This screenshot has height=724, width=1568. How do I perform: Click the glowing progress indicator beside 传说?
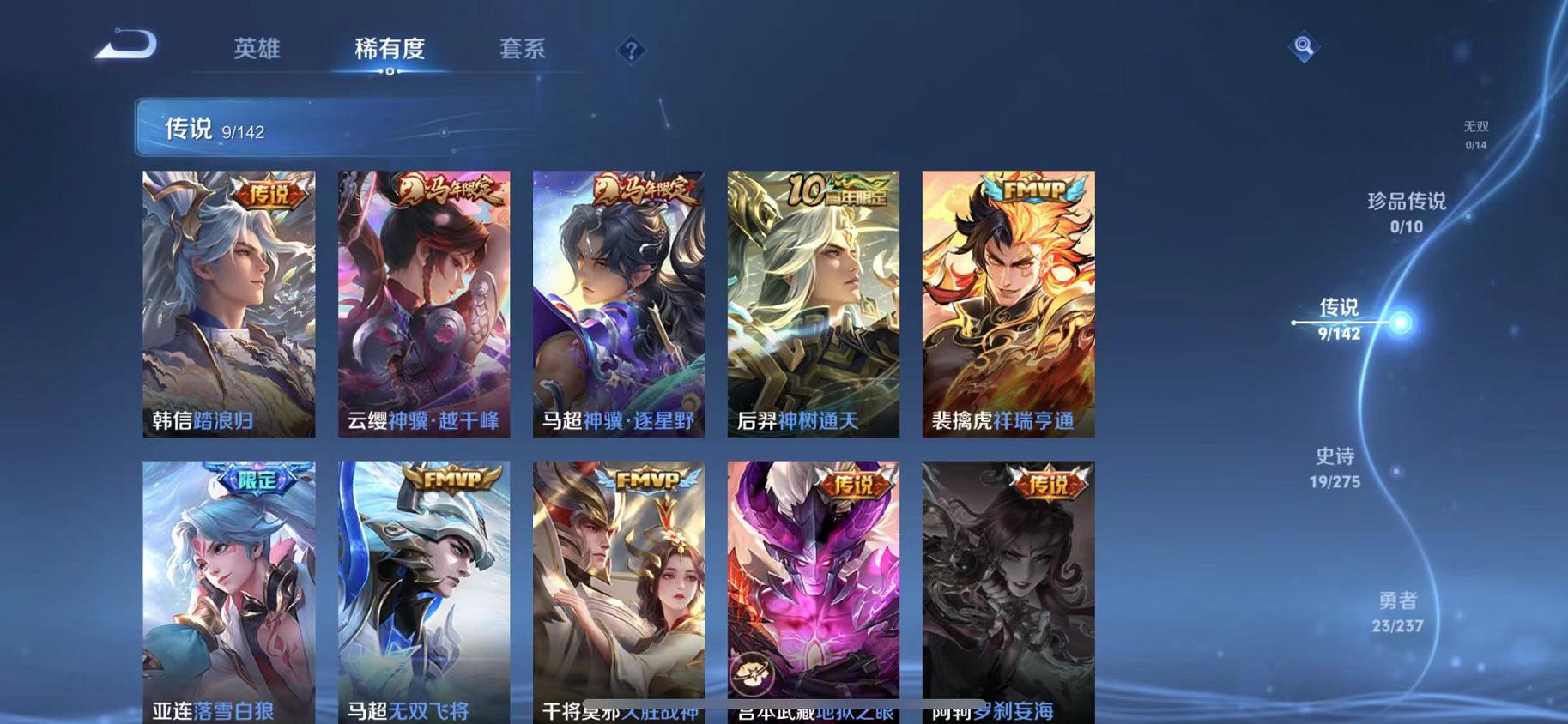click(x=1402, y=323)
